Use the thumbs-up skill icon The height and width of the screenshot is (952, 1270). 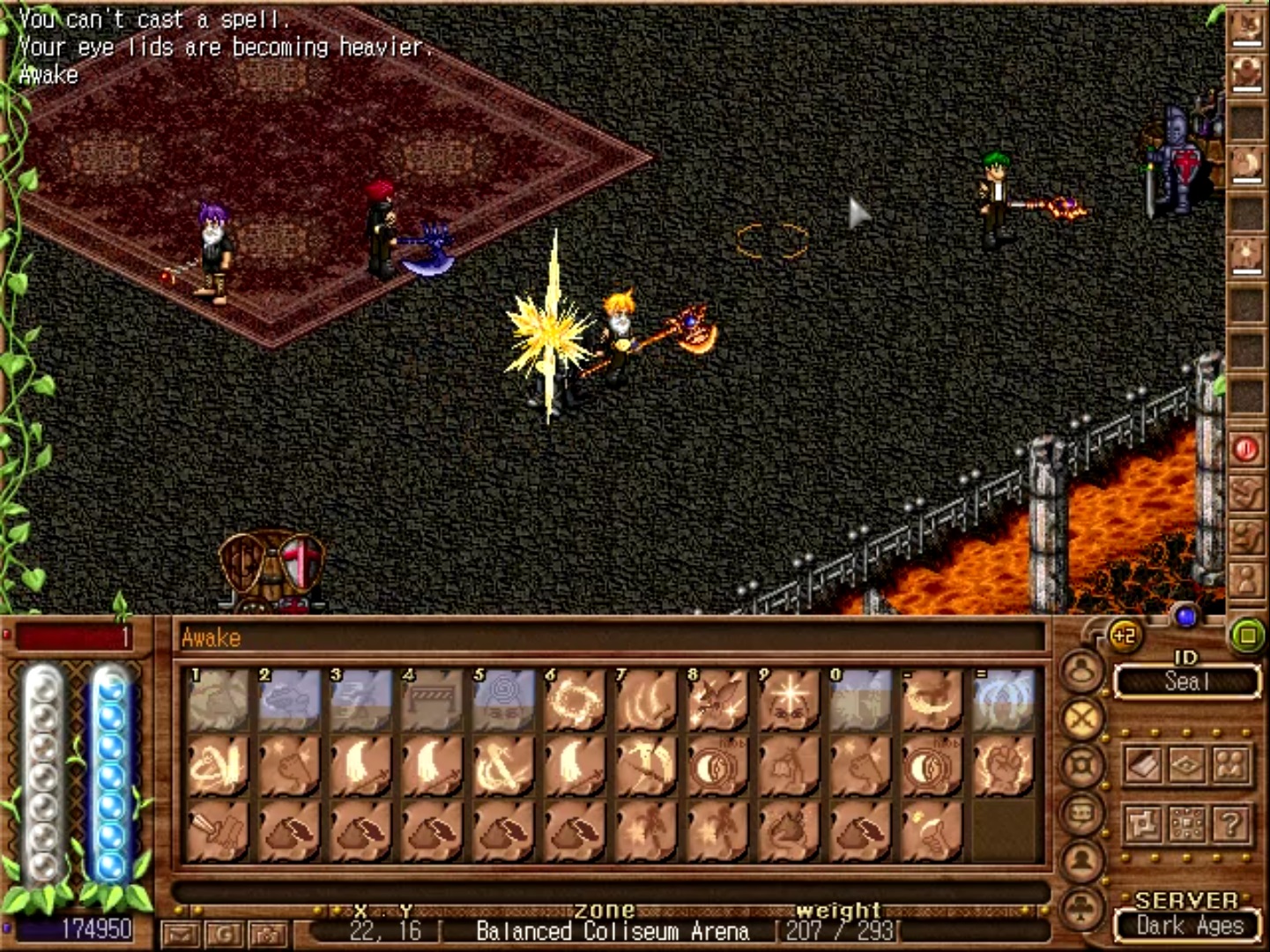tap(932, 831)
